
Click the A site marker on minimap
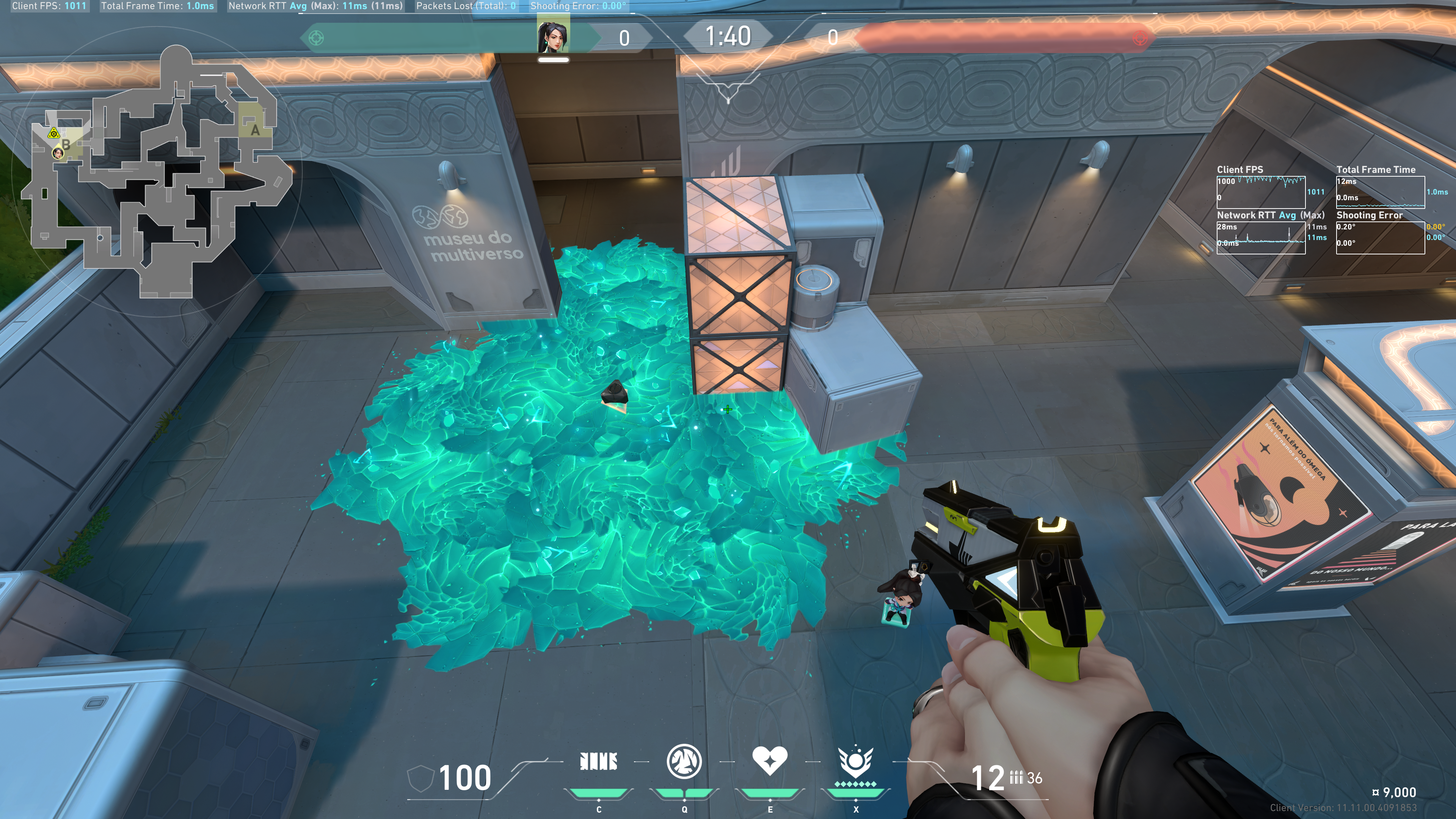pos(255,130)
